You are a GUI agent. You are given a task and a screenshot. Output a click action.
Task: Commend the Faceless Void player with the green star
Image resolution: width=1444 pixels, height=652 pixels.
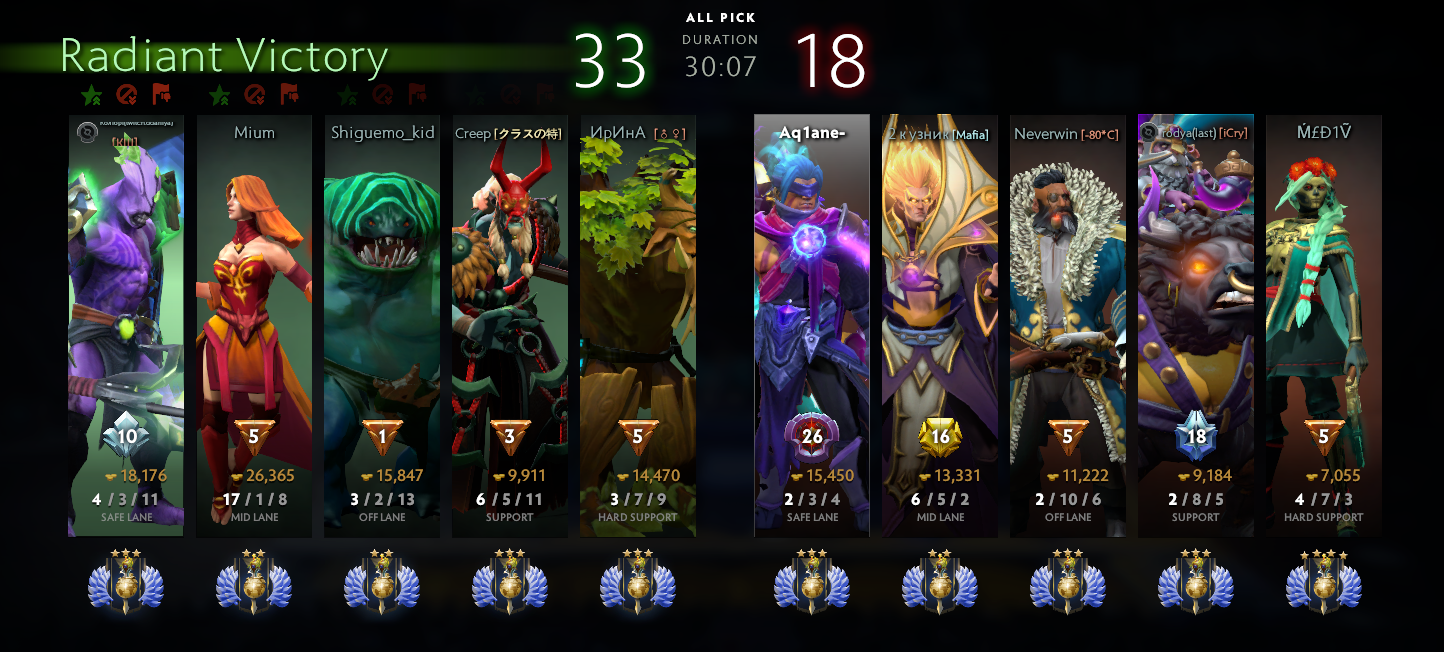92,95
